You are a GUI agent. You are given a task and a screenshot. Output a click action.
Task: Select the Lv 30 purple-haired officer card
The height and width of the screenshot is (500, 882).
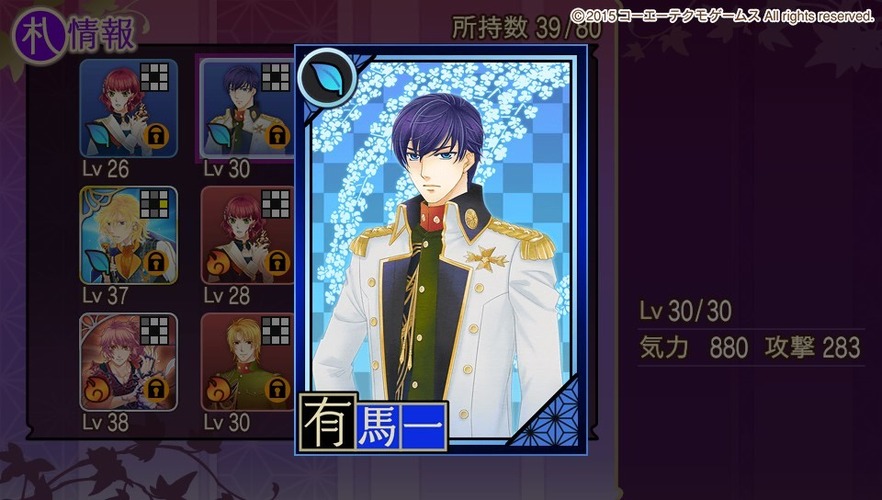[247, 108]
